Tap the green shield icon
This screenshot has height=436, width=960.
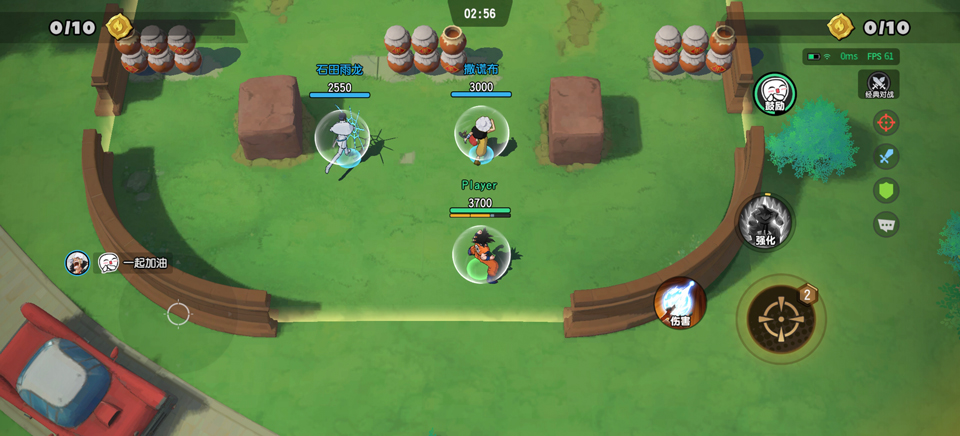(885, 190)
